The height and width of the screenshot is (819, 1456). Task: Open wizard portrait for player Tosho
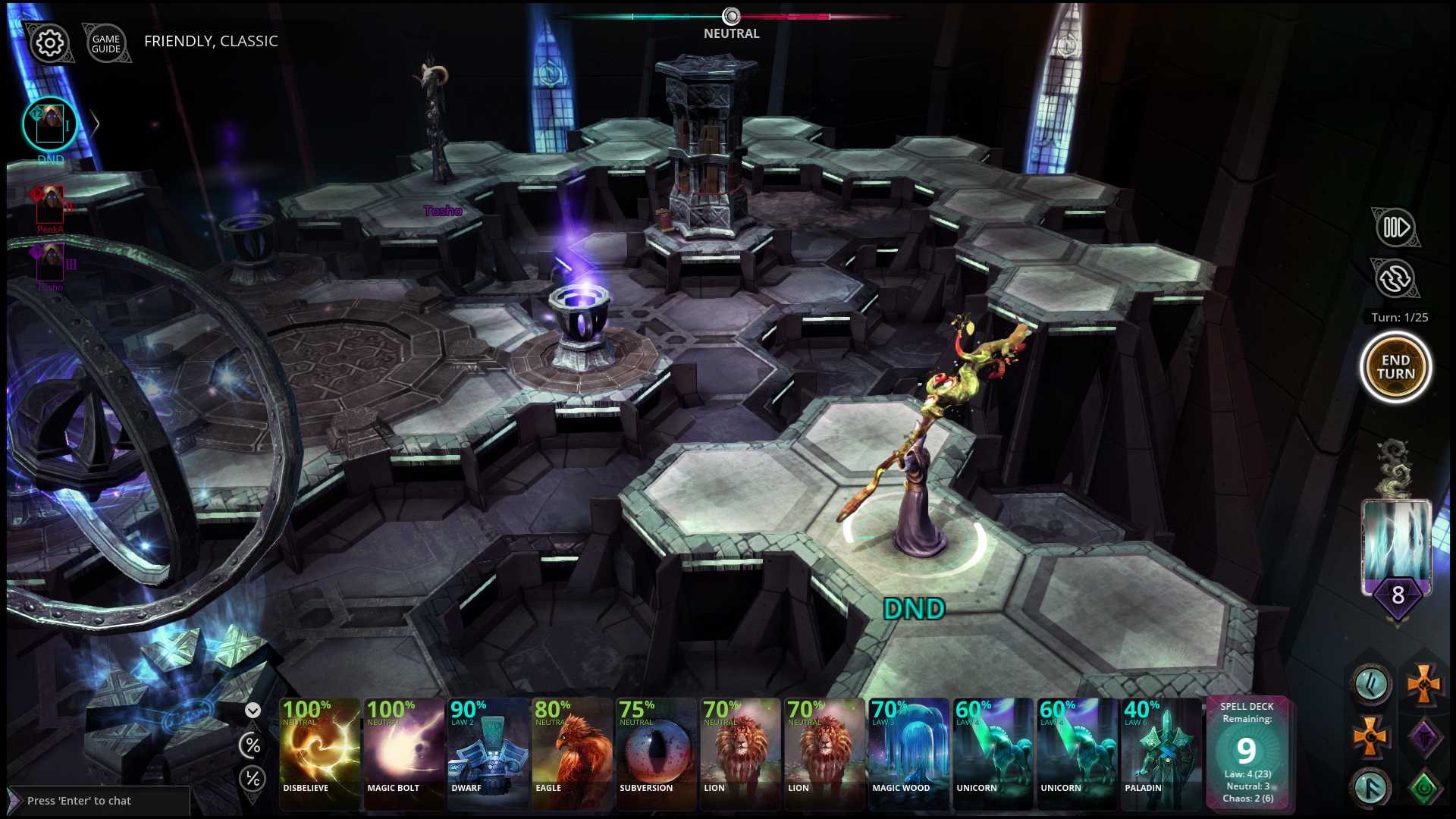[50, 261]
